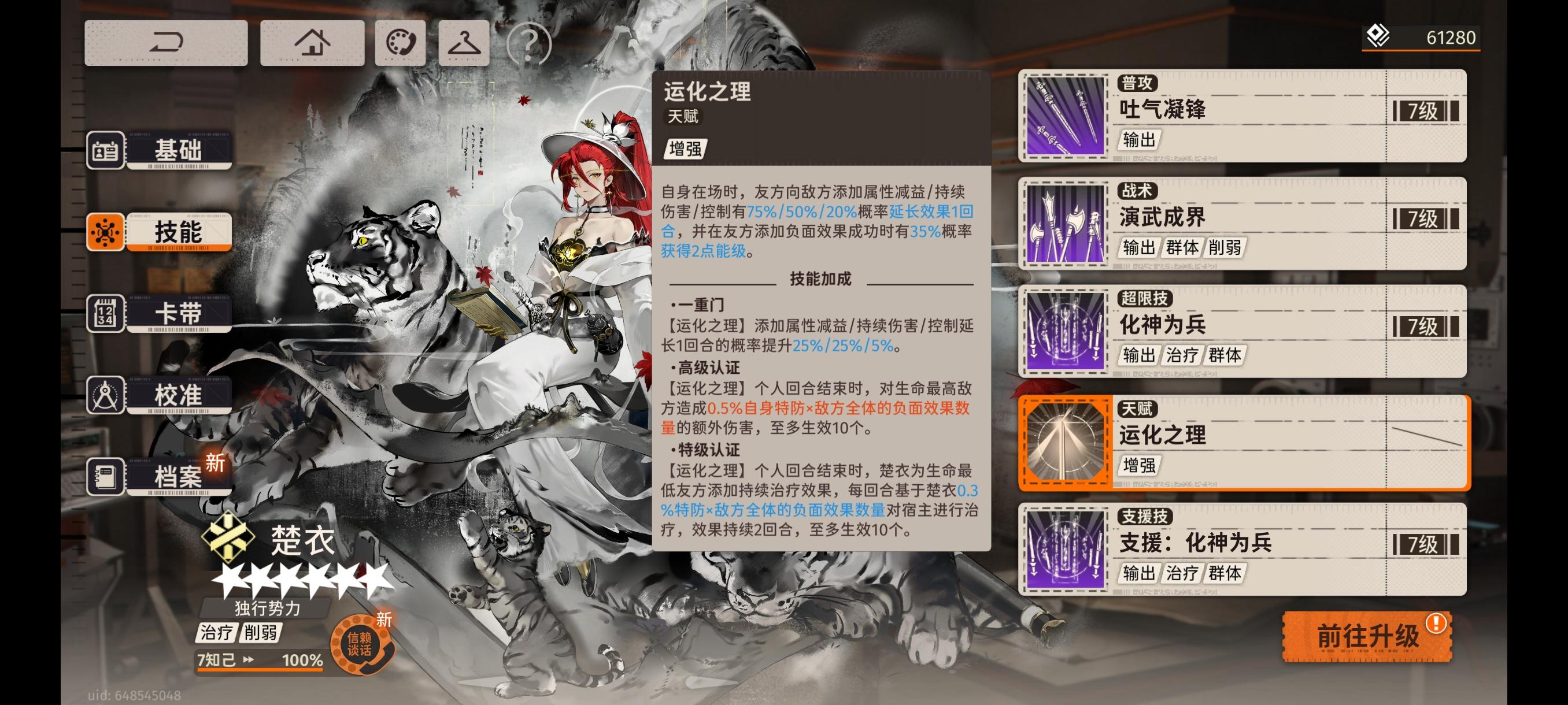Click the question mark help icon
The width and height of the screenshot is (1568, 705).
coord(529,43)
